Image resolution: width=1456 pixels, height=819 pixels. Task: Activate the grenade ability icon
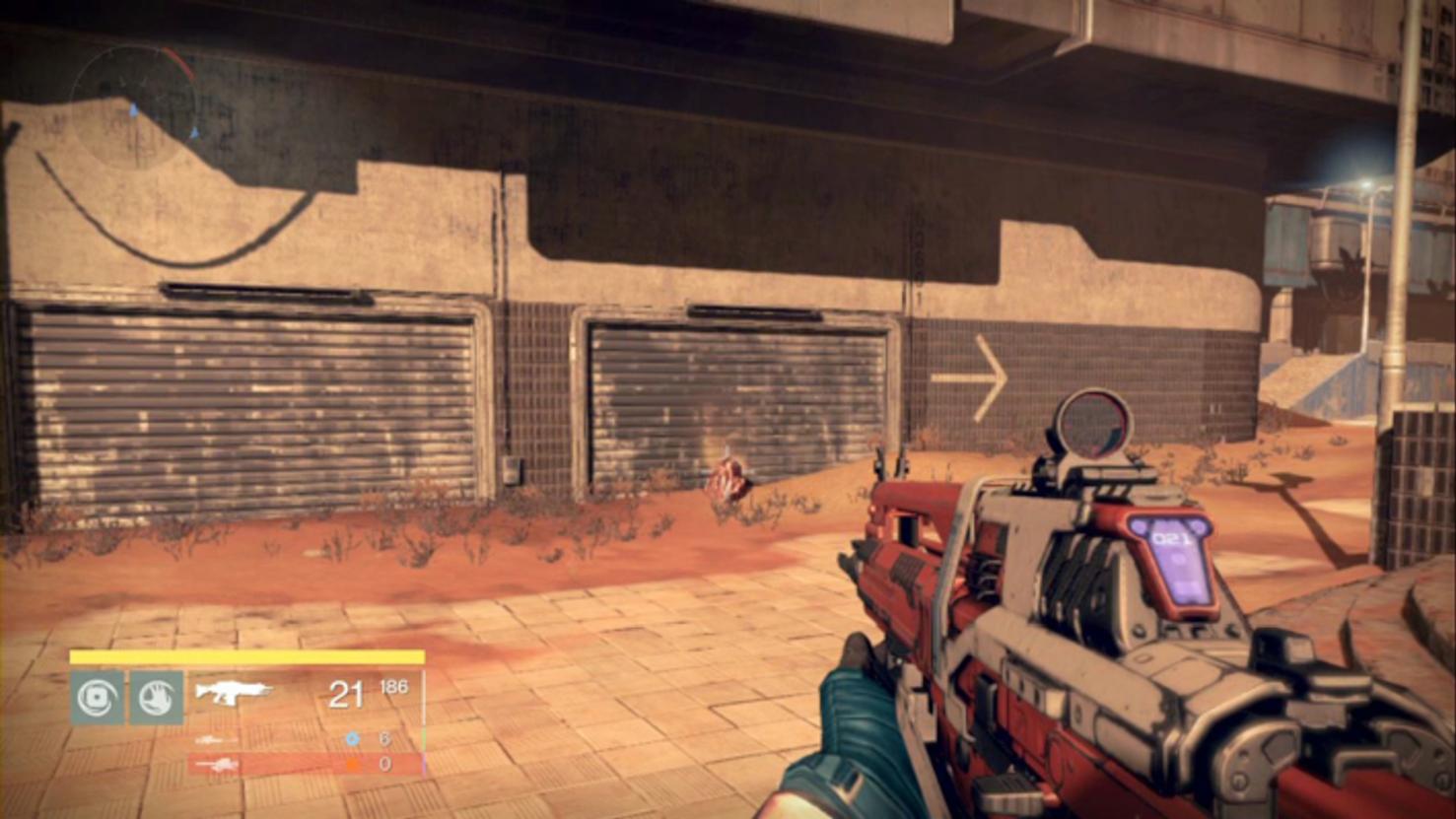coord(97,698)
